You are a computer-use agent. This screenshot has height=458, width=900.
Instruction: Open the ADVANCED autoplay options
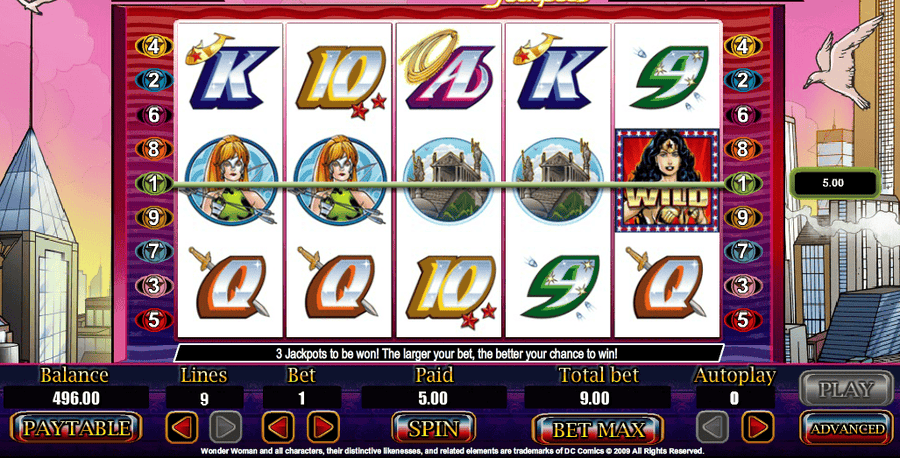pos(846,429)
